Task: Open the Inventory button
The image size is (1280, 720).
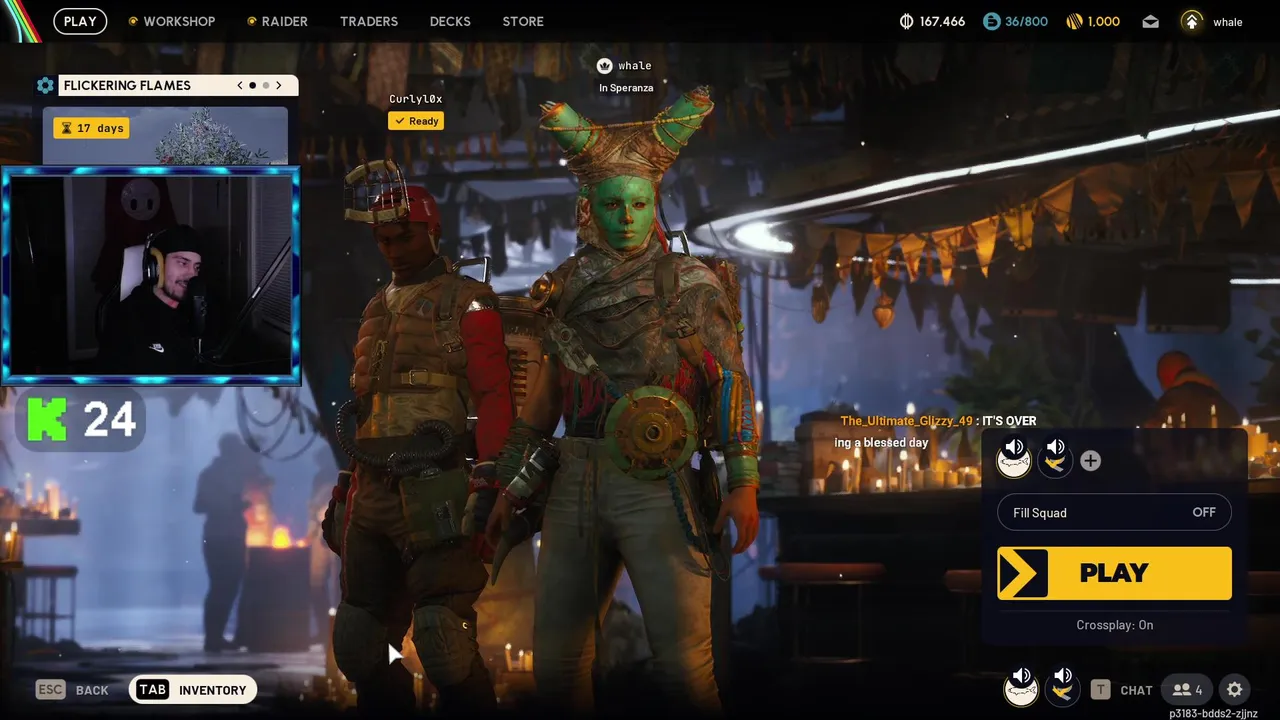Action: pos(193,690)
